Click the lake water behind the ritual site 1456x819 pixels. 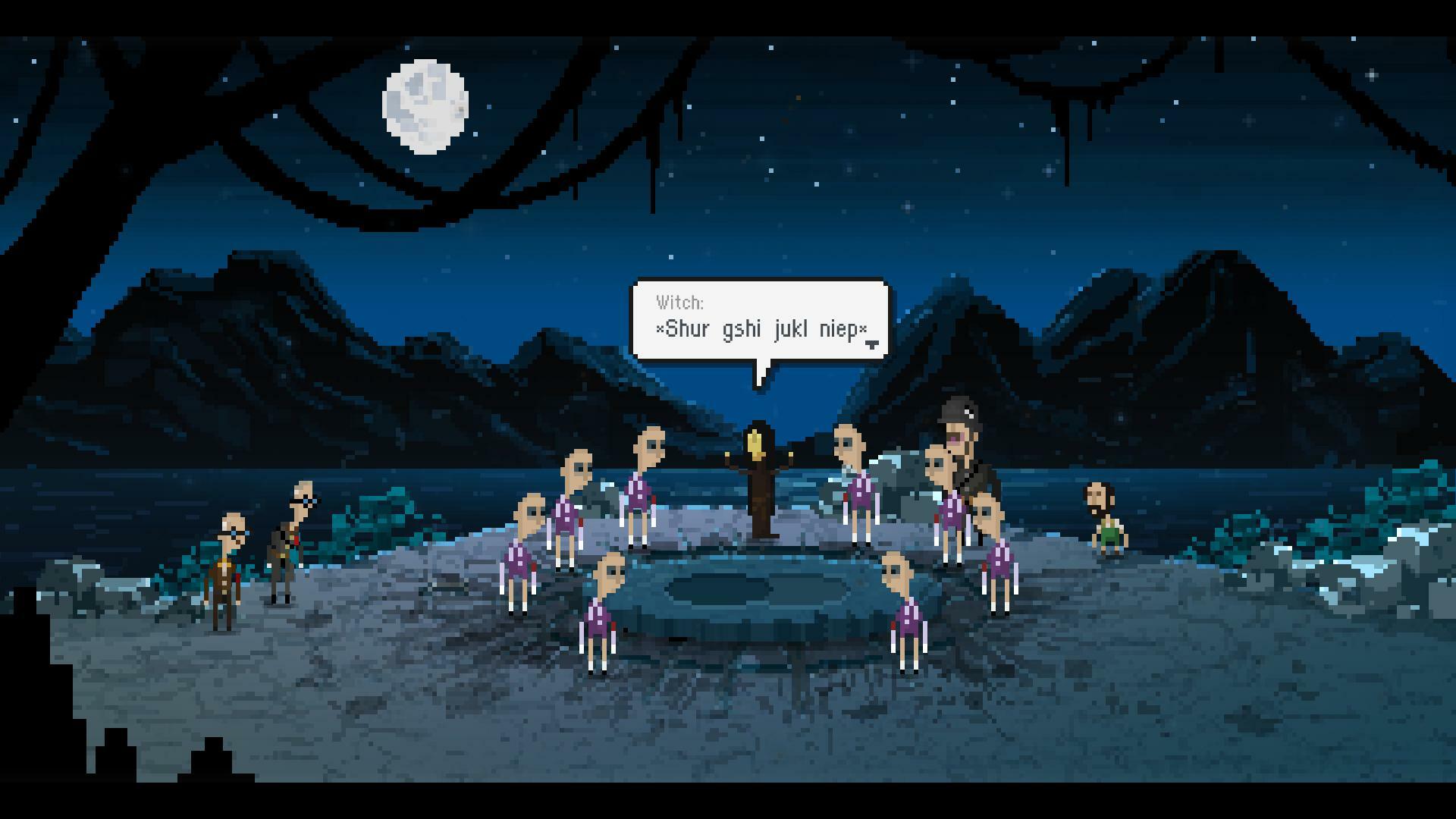(x=455, y=470)
